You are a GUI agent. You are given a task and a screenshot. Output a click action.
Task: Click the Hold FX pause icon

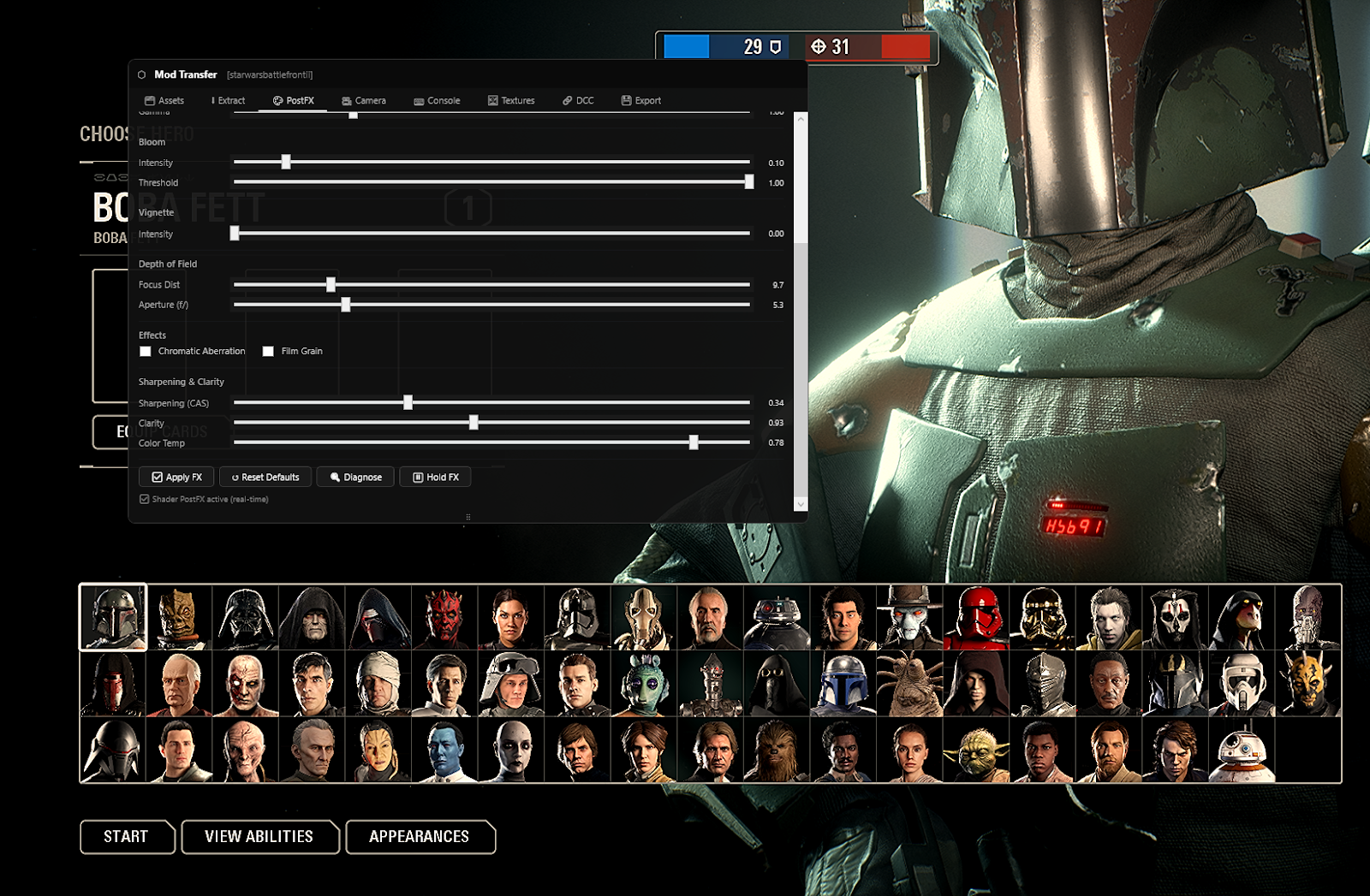click(418, 477)
